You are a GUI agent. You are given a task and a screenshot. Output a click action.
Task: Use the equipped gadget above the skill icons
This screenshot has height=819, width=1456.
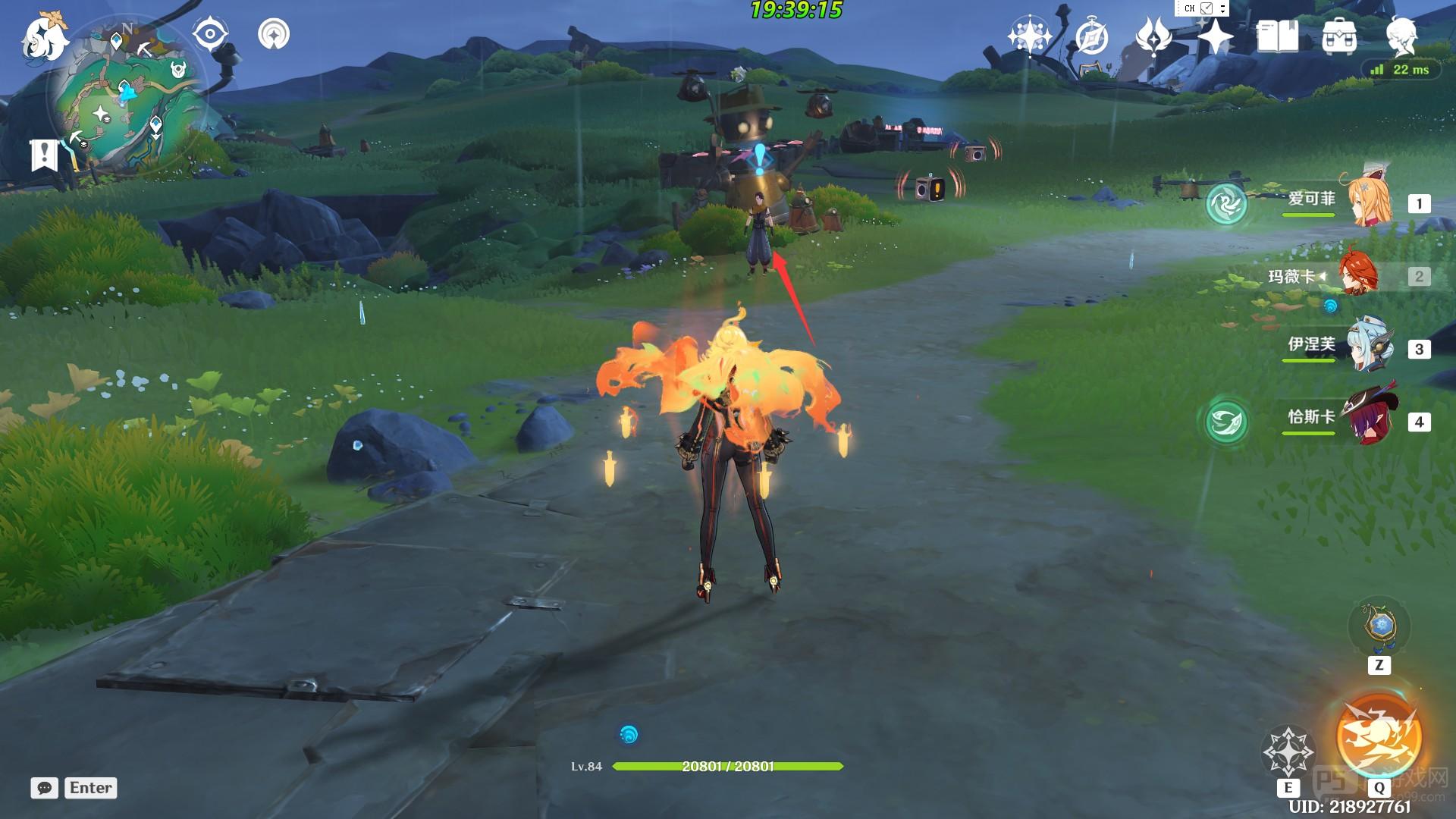click(x=1379, y=627)
